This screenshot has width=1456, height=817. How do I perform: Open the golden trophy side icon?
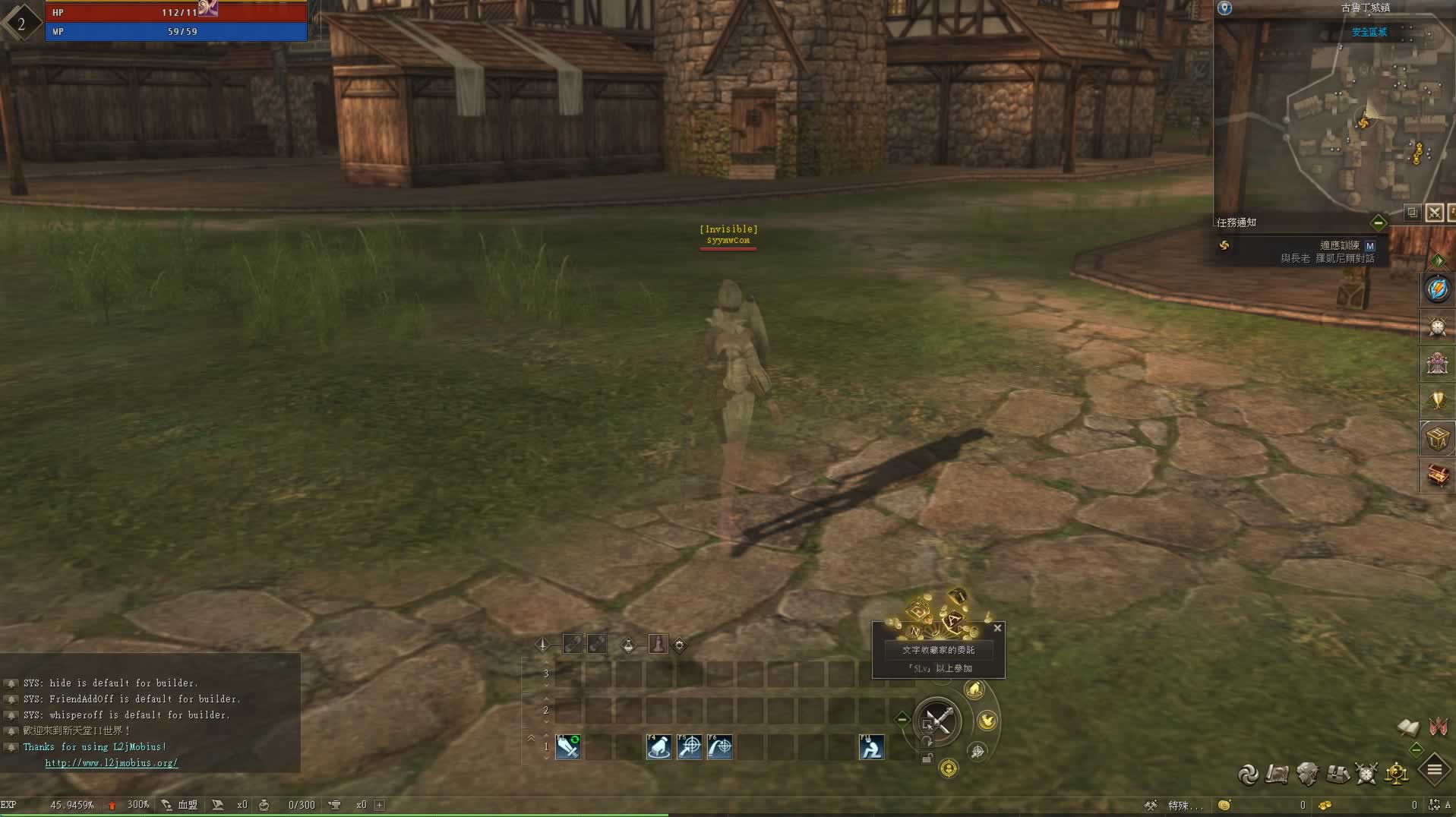[x=1437, y=400]
